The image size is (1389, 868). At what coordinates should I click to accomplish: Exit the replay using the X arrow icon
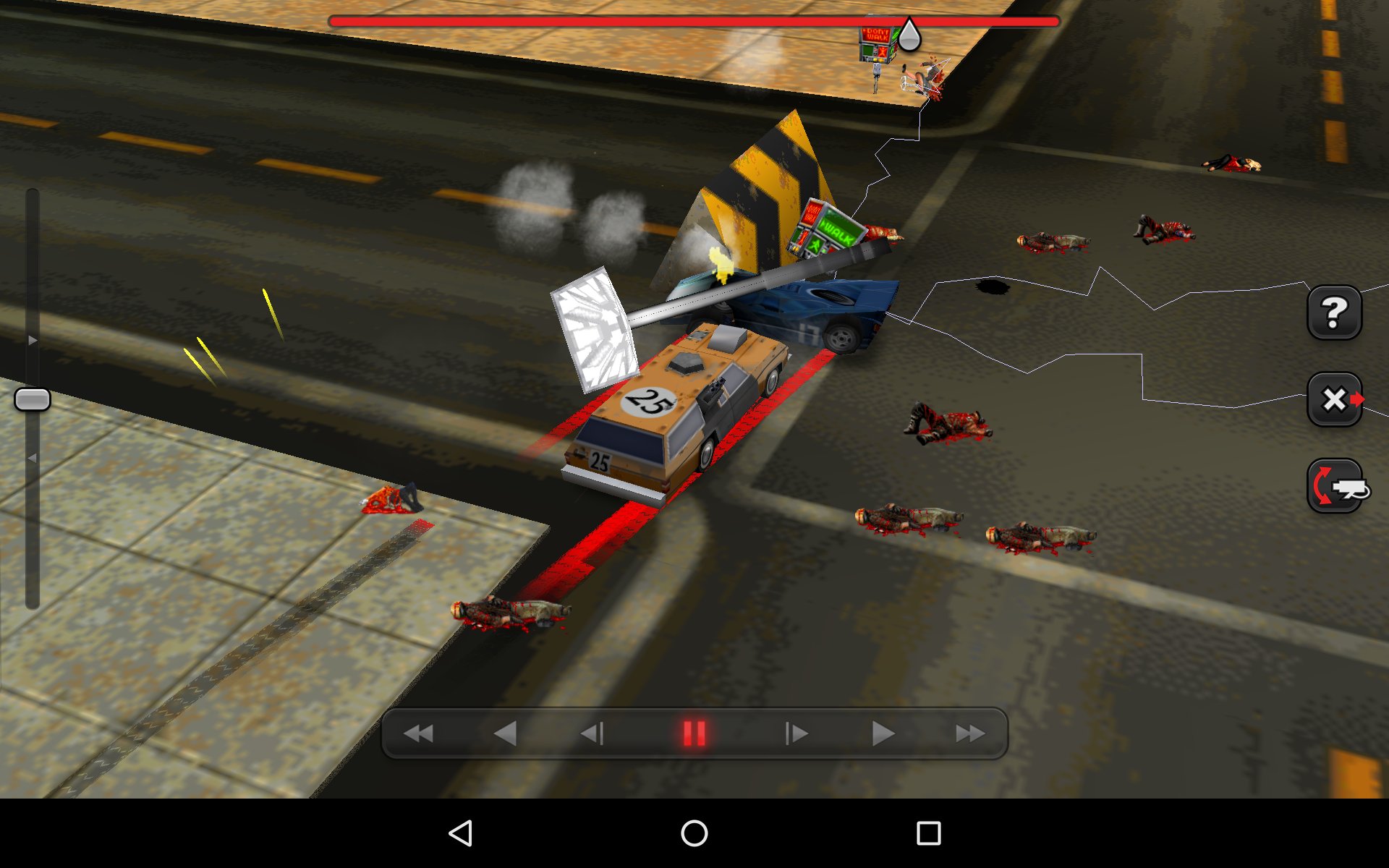[1335, 398]
